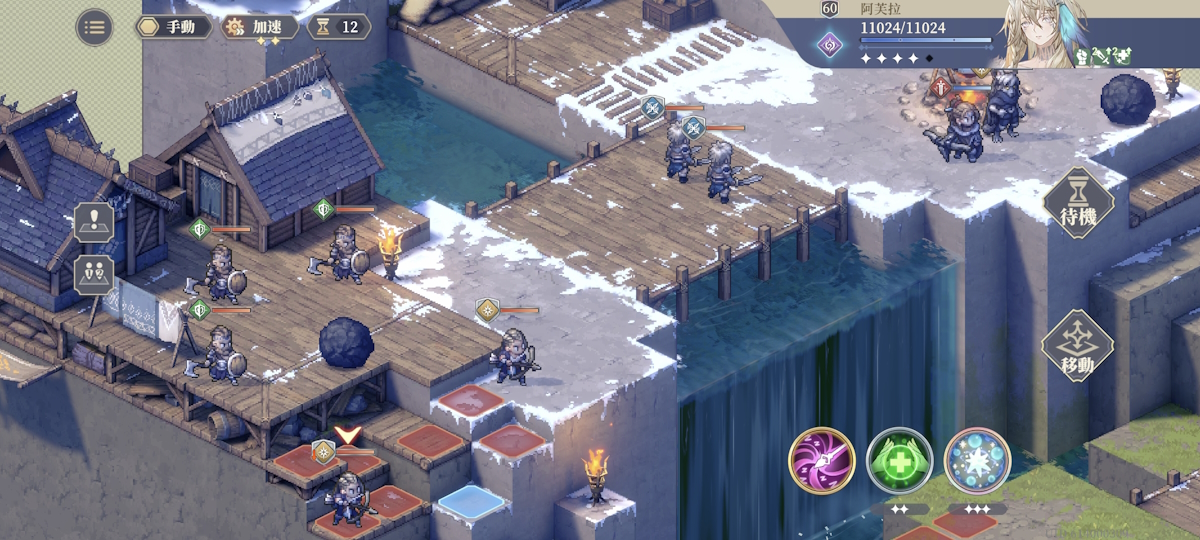This screenshot has height=540, width=1200.
Task: Activate the purple sleep spear skill
Action: (x=821, y=460)
